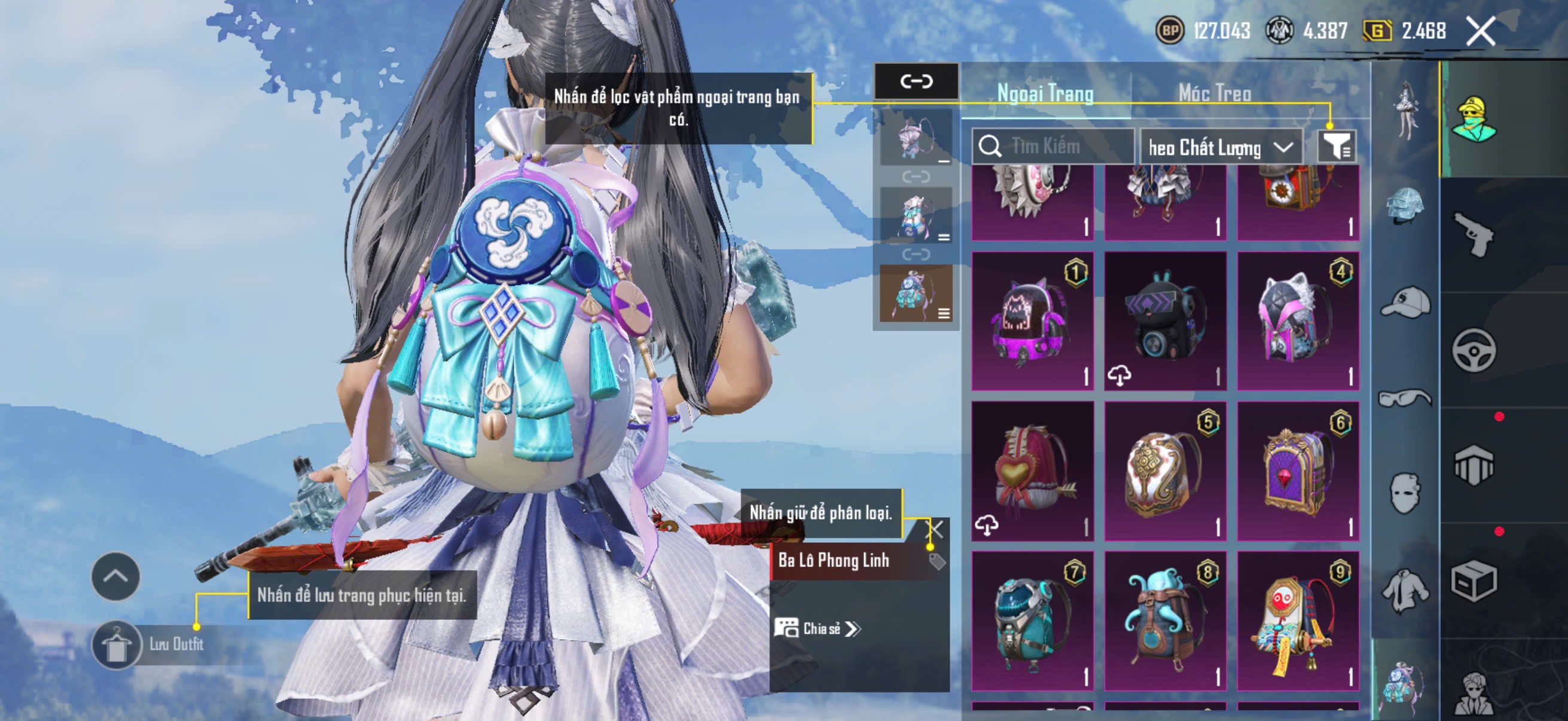Tap the round up-arrow expand button
Image resolution: width=1568 pixels, height=721 pixels.
pyautogui.click(x=115, y=576)
